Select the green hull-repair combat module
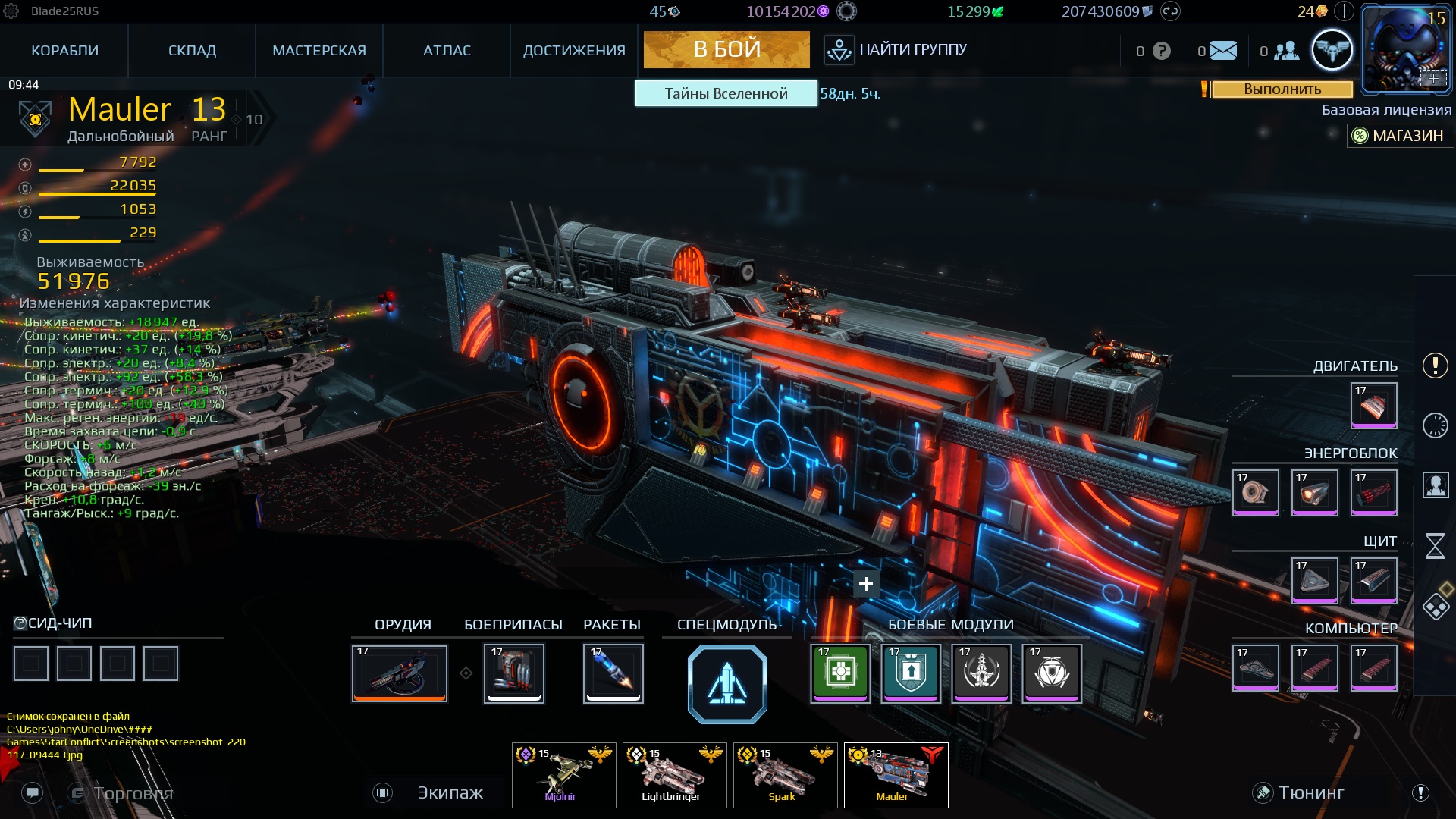Viewport: 1456px width, 819px height. (x=839, y=673)
